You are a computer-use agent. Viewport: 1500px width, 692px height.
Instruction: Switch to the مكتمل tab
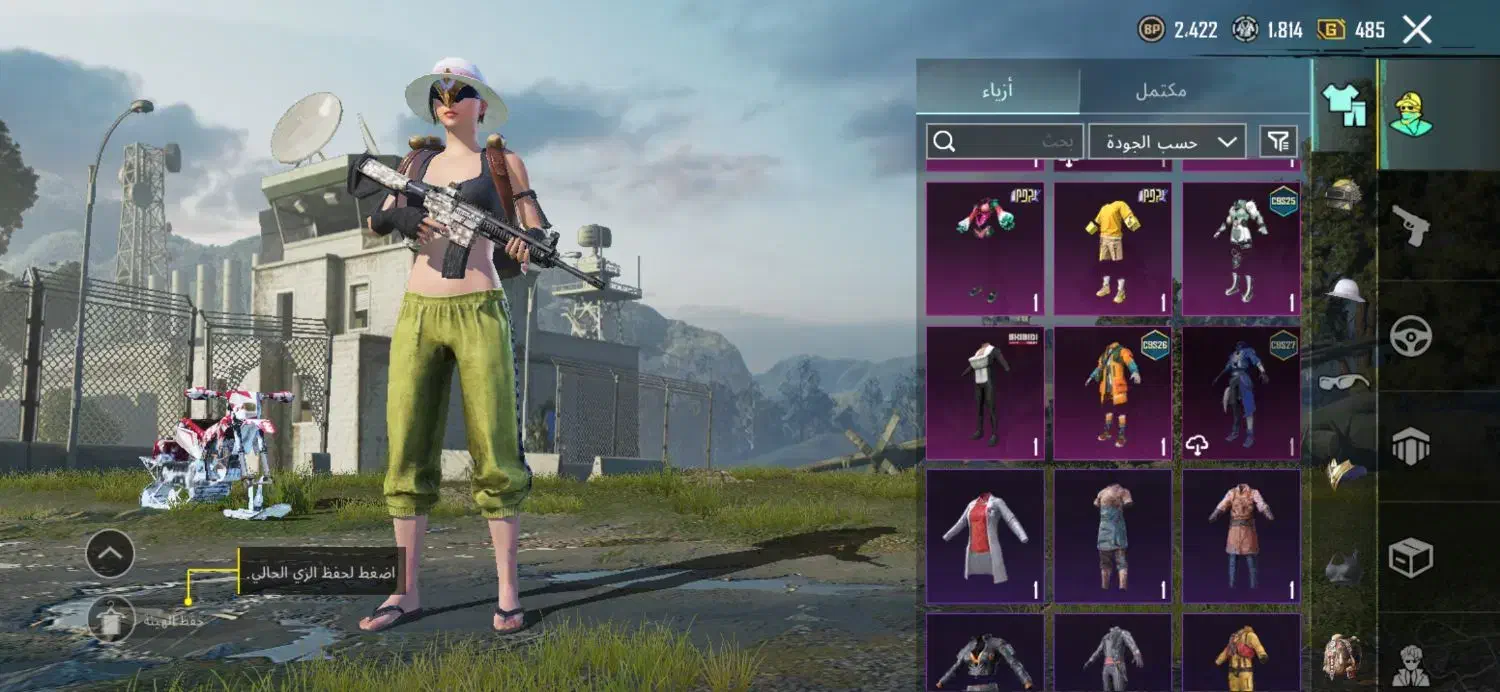pyautogui.click(x=1160, y=90)
